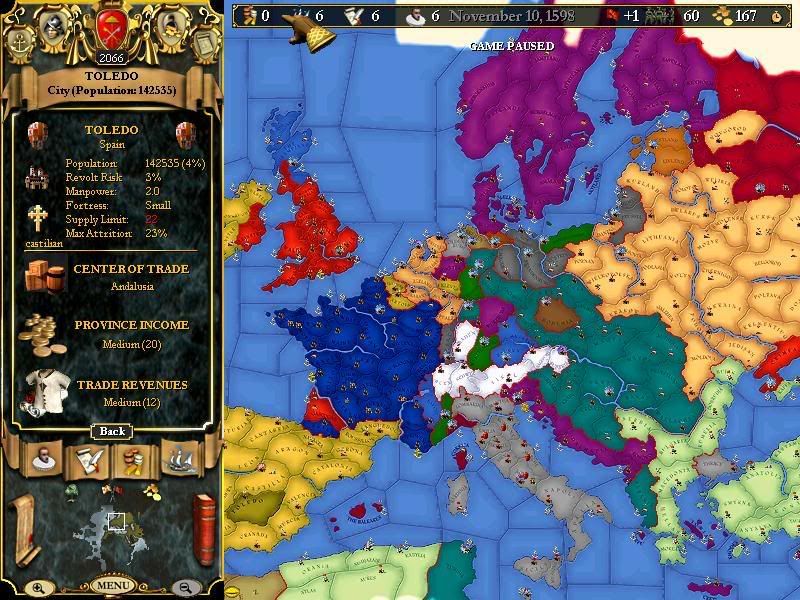Click the Back button
Viewport: 800px width, 600px height.
coord(111,431)
